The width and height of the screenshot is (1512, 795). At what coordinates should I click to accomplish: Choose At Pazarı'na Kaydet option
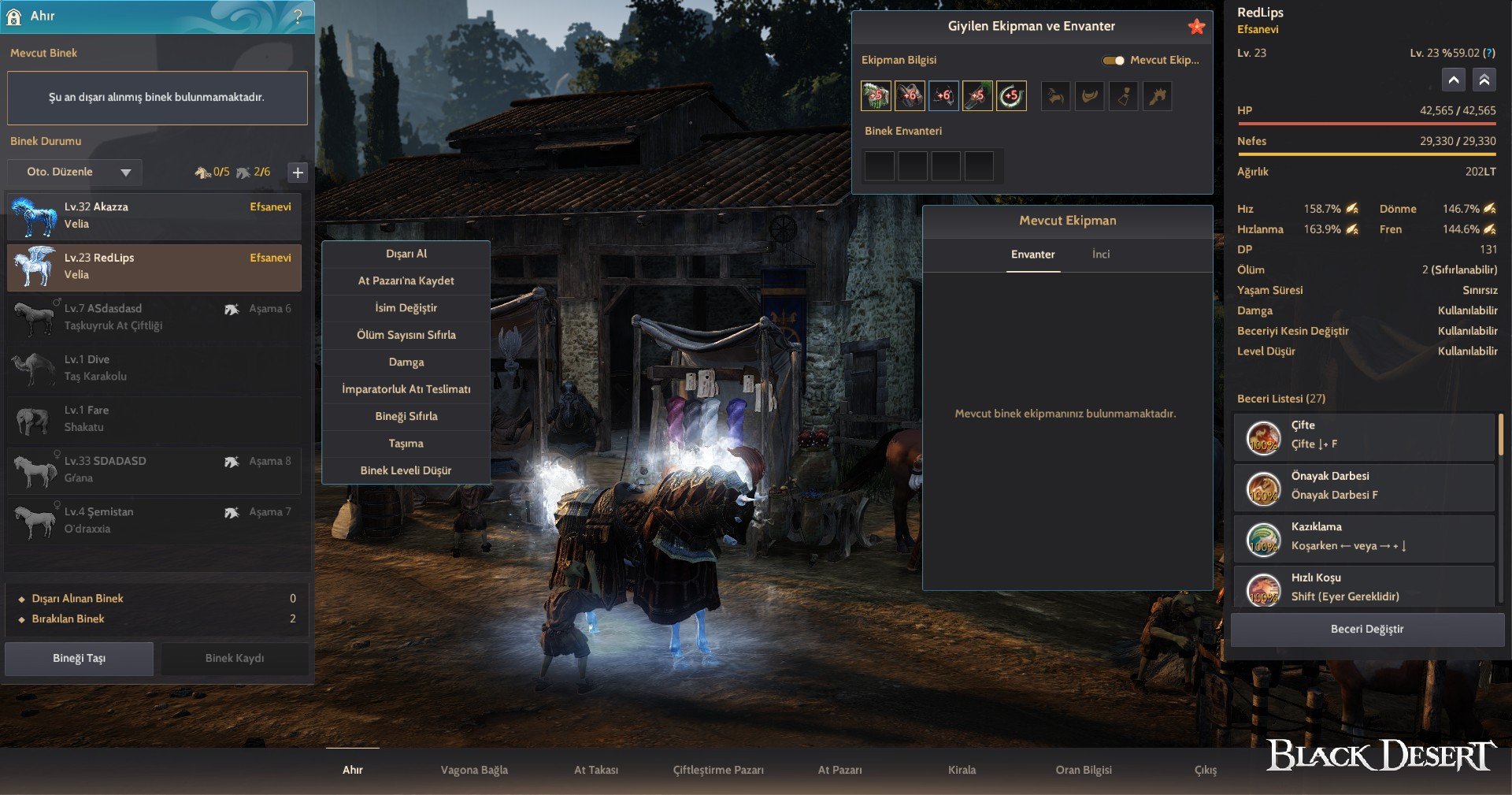click(x=406, y=280)
